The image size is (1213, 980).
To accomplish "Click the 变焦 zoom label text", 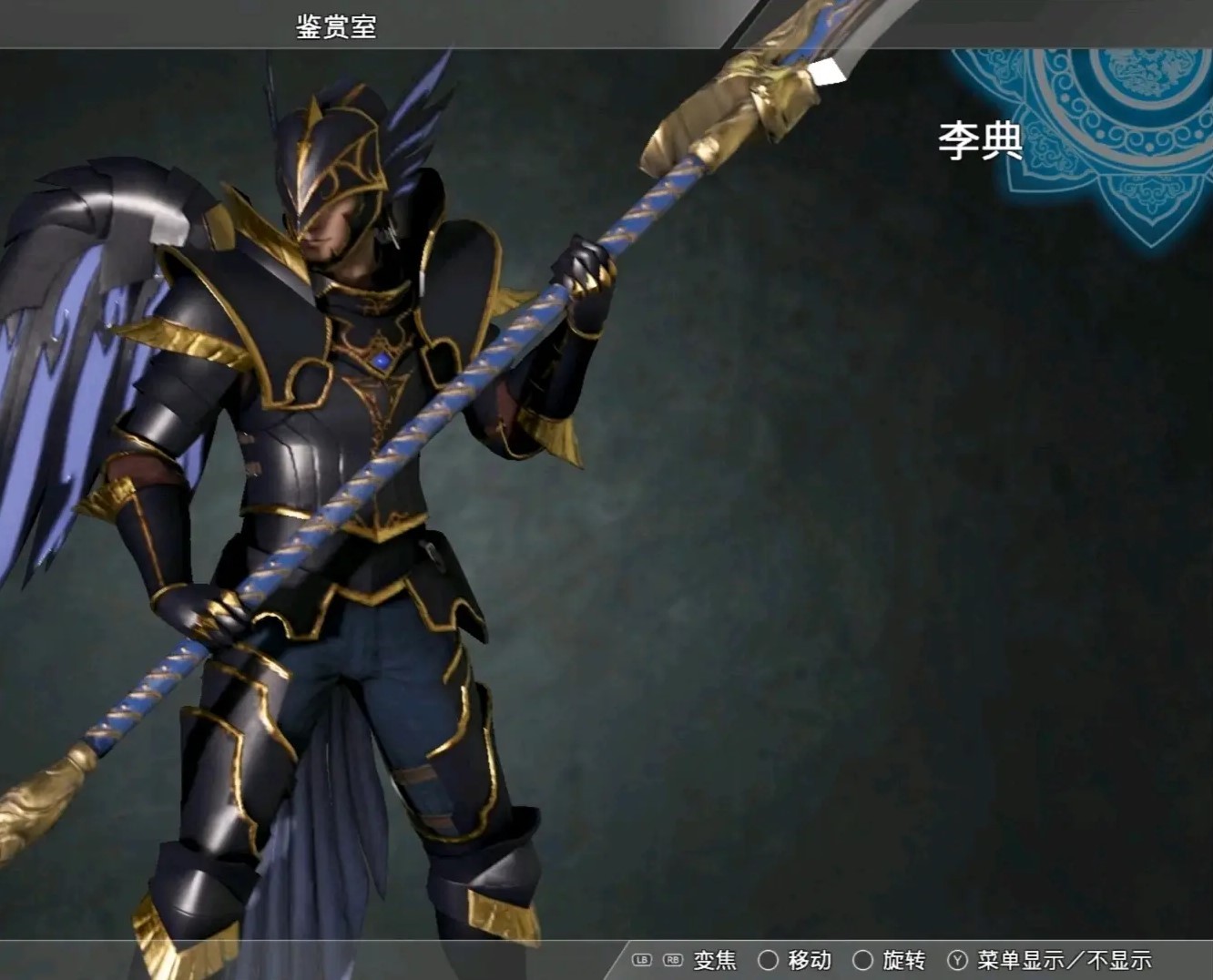I will 715,959.
